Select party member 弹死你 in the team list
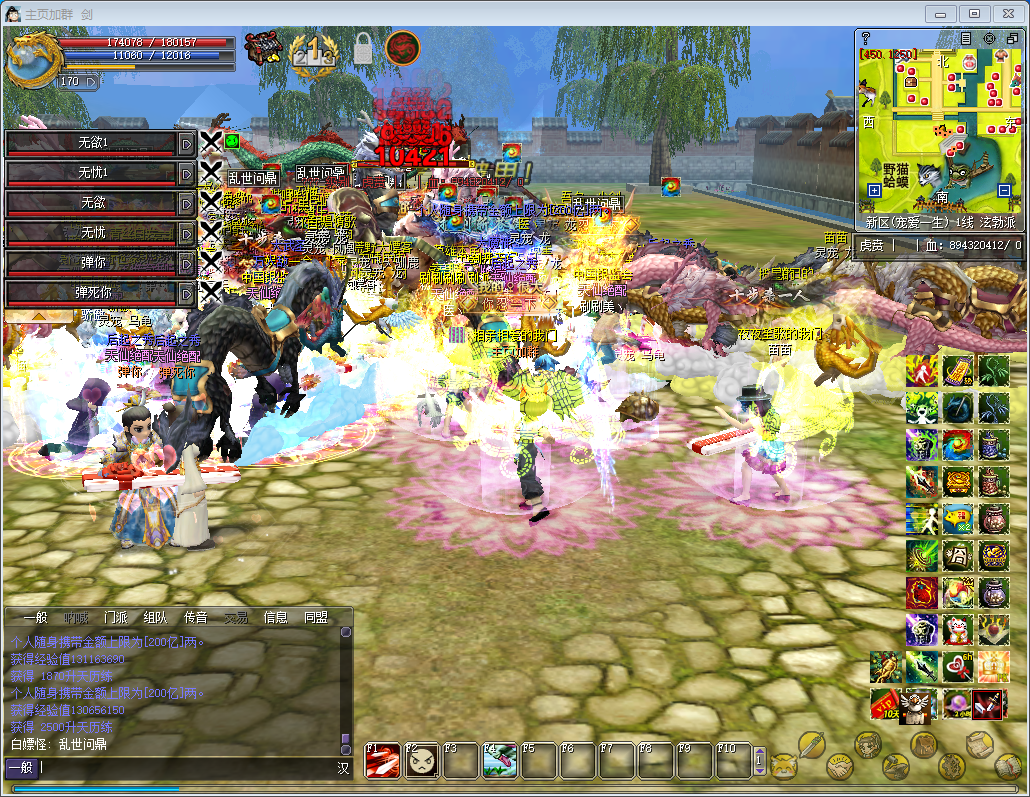1030x797 pixels. click(92, 293)
